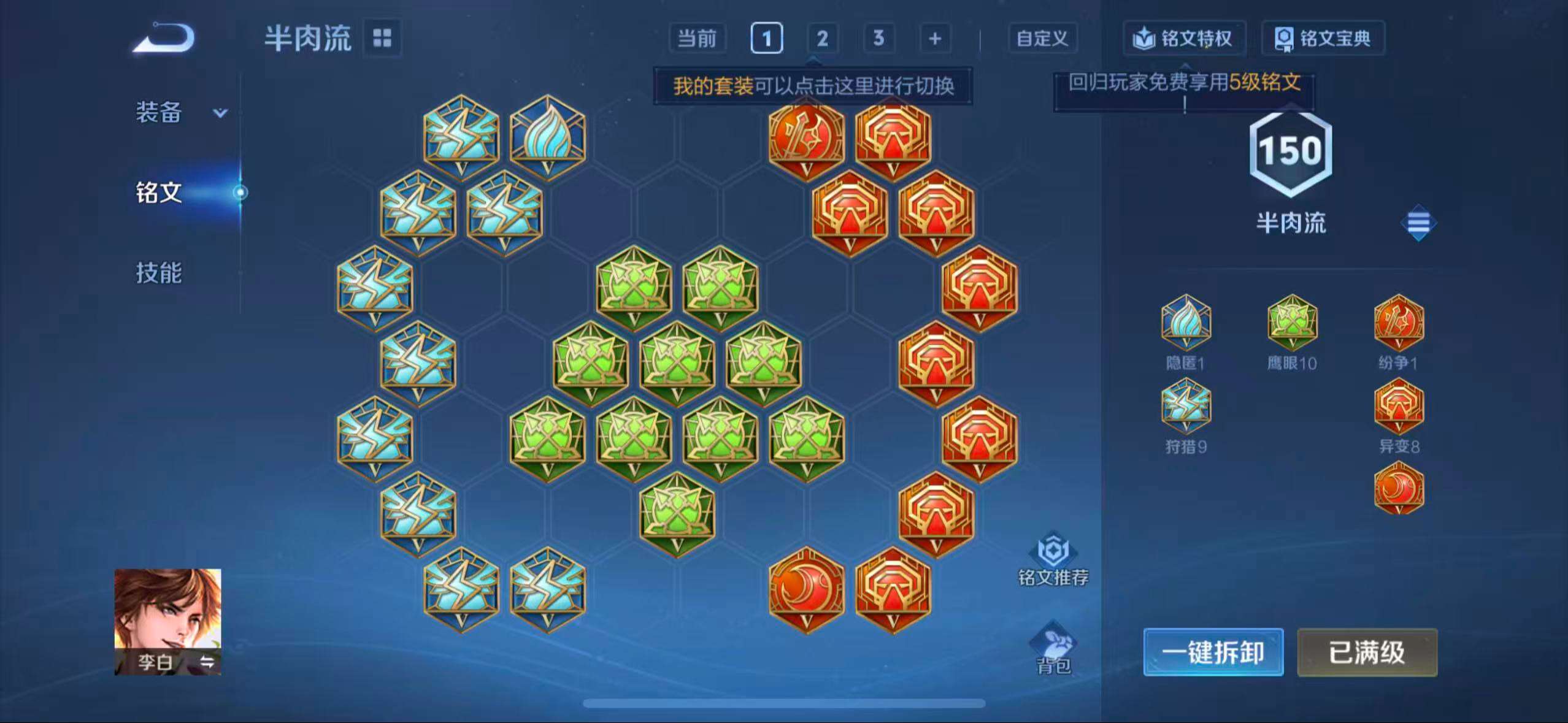Switch to rune page 3
The width and height of the screenshot is (1568, 723).
pos(878,38)
